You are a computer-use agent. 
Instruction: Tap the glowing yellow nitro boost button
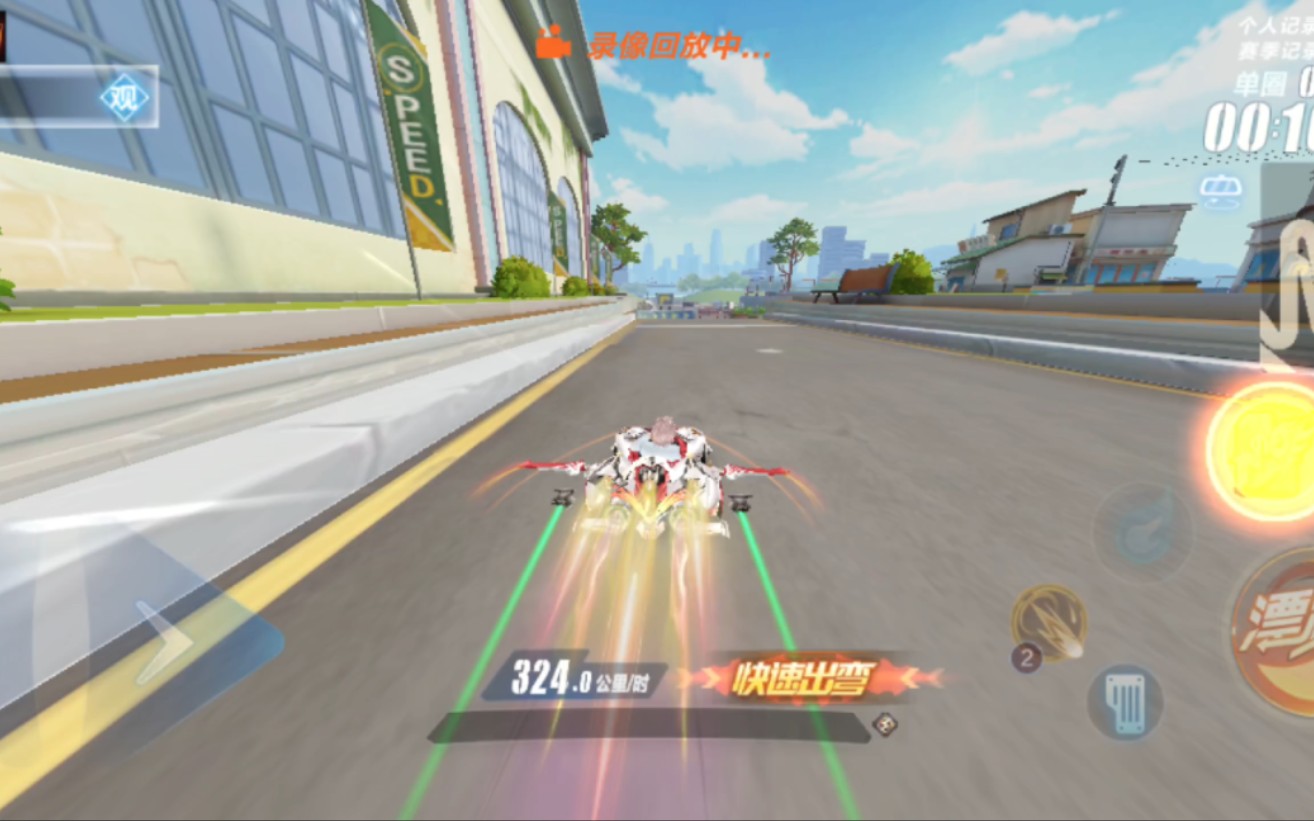(1263, 450)
